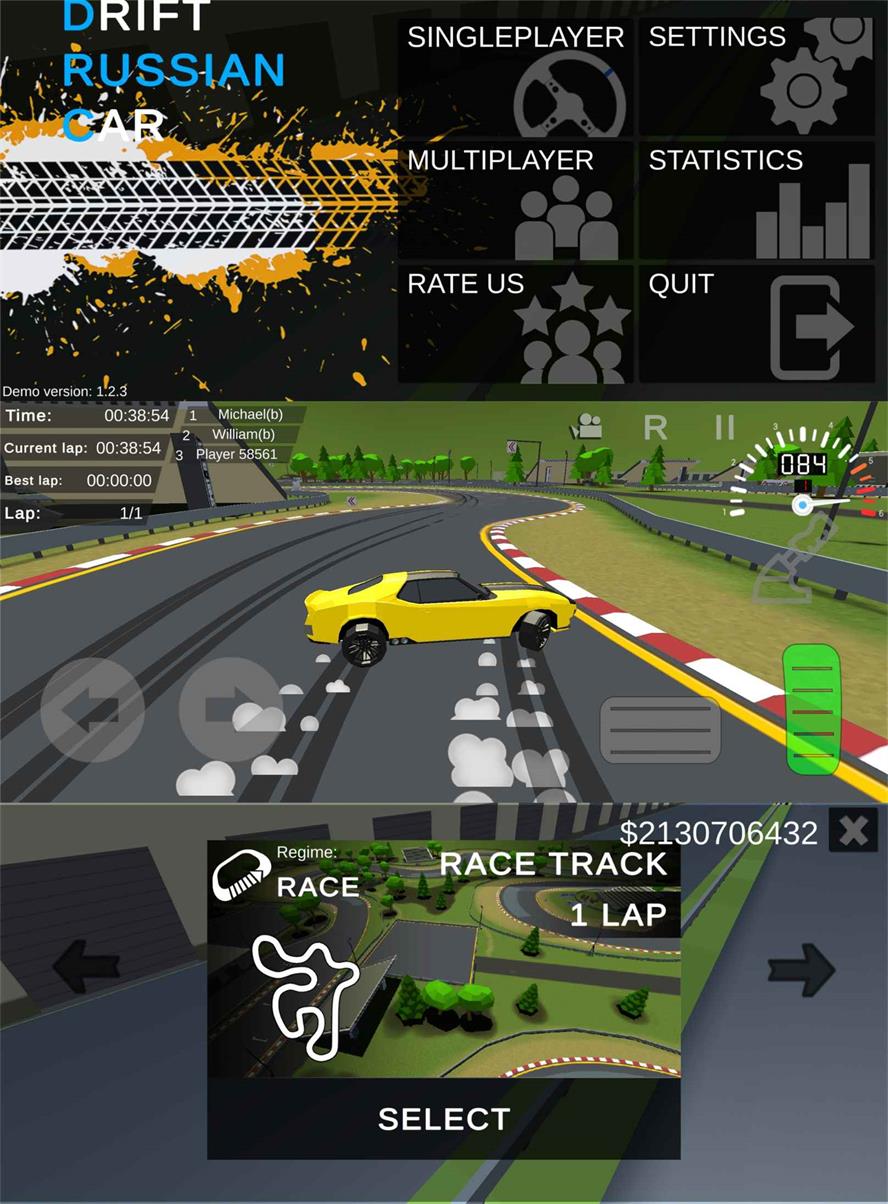
Task: Tap the green gas pedal
Action: pos(811,708)
